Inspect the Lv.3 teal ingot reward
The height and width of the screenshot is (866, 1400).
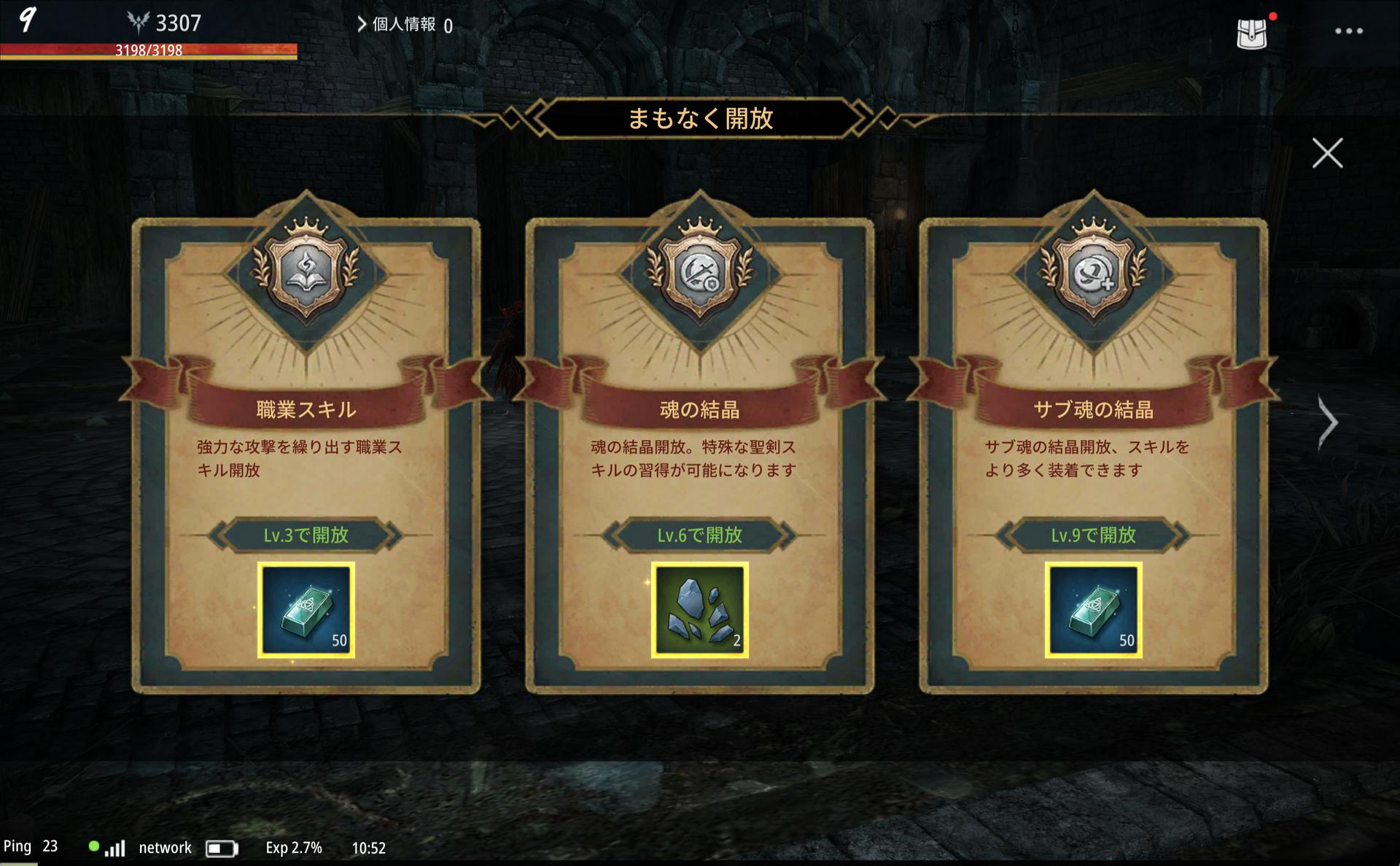pyautogui.click(x=306, y=610)
